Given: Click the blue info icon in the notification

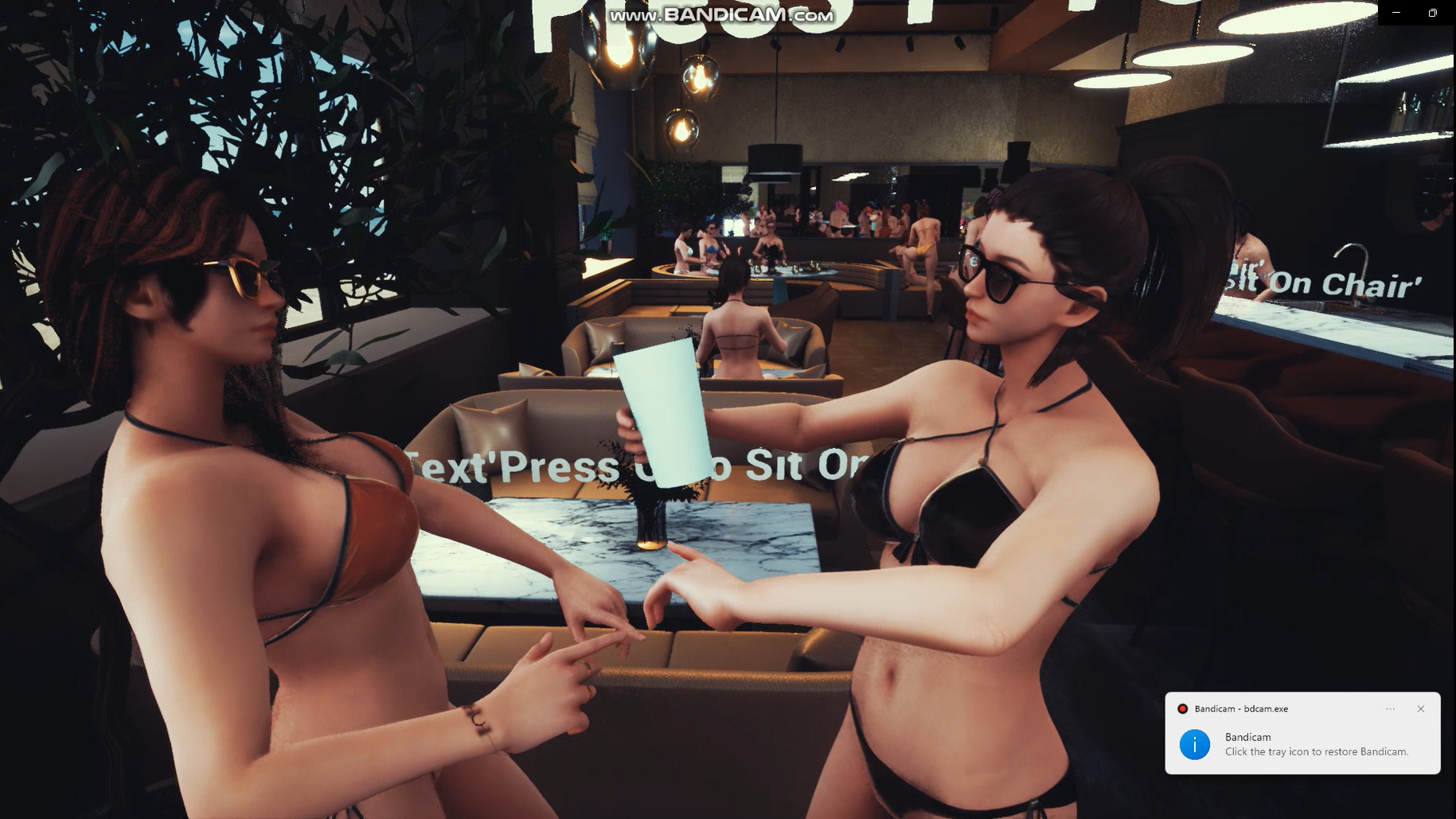Looking at the screenshot, I should 1194,745.
